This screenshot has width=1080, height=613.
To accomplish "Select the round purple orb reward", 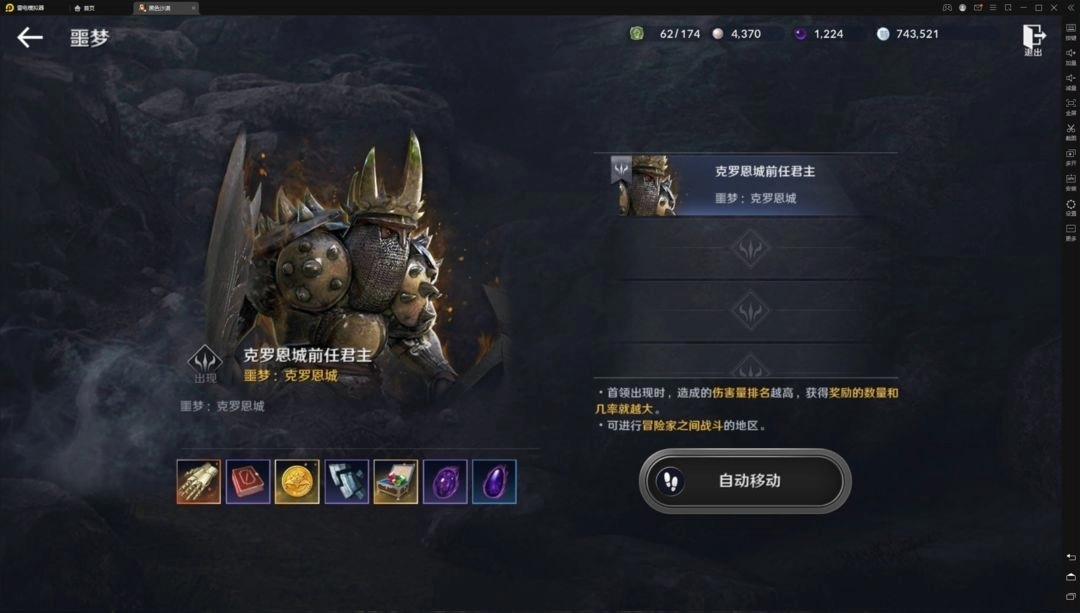I will coord(445,482).
